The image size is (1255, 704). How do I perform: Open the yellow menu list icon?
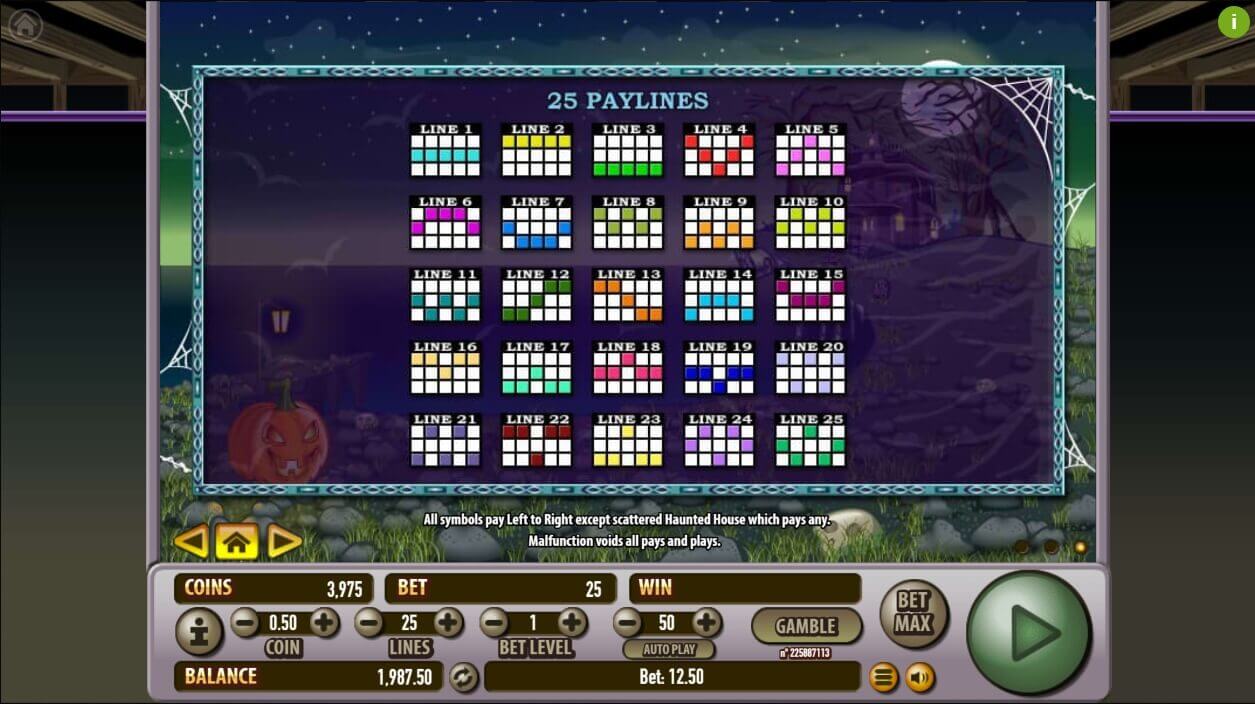(x=883, y=678)
